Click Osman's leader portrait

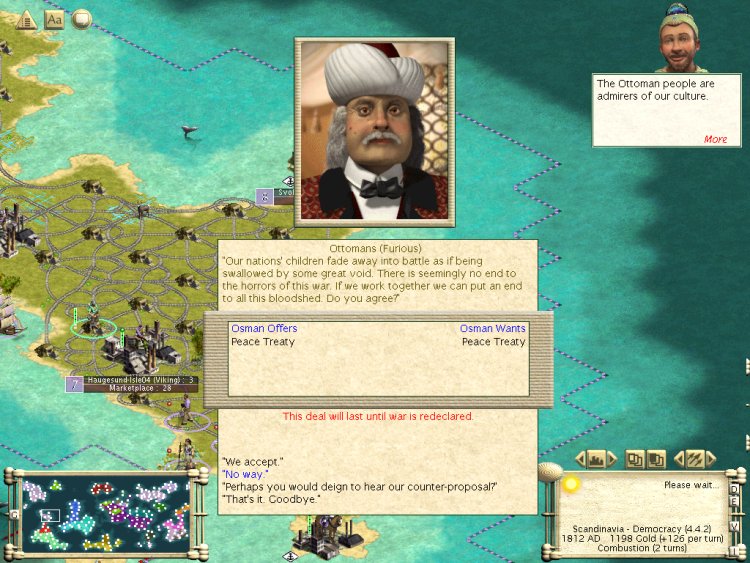(374, 129)
